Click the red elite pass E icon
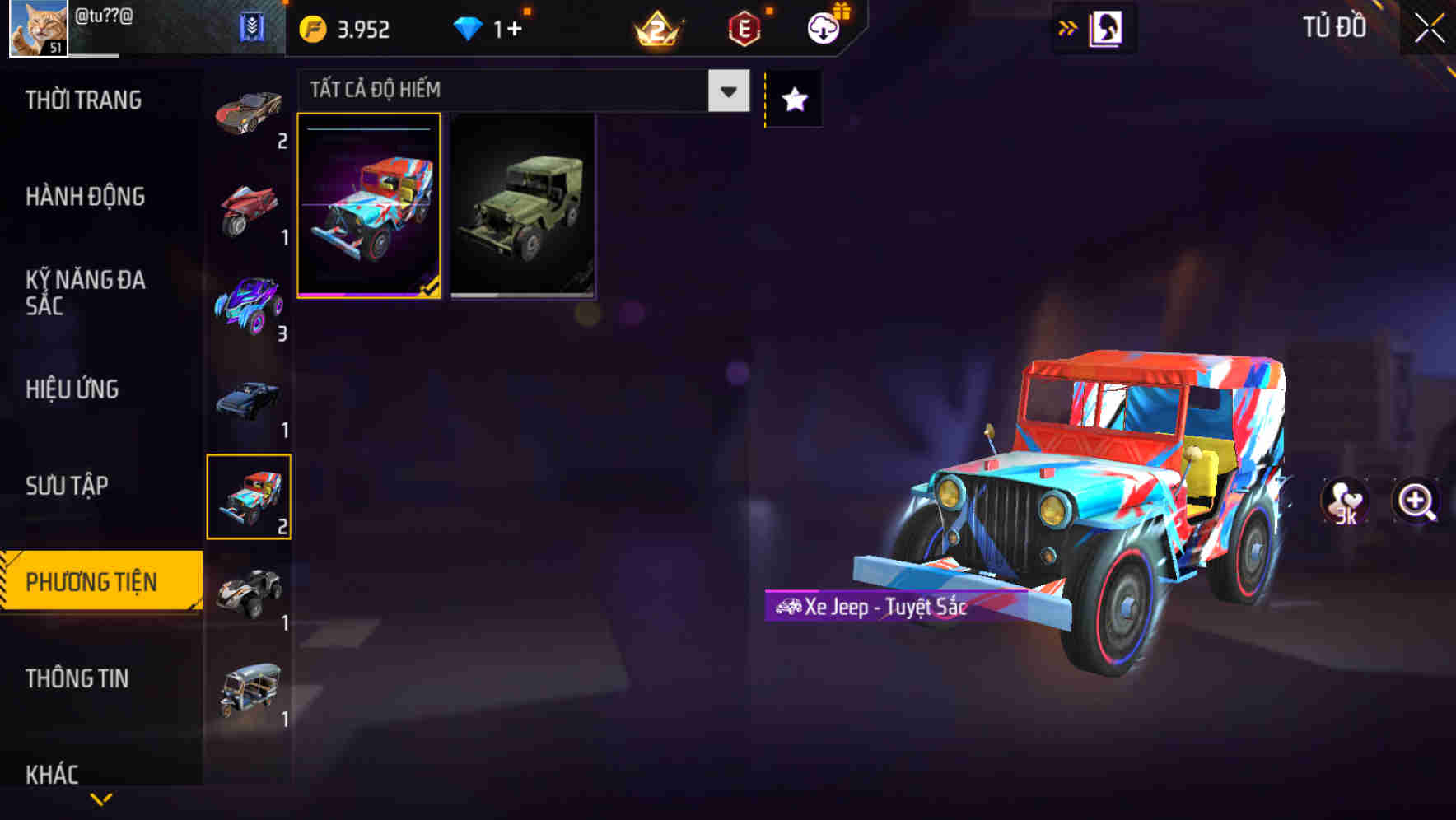Viewport: 1456px width, 820px height. 744,27
